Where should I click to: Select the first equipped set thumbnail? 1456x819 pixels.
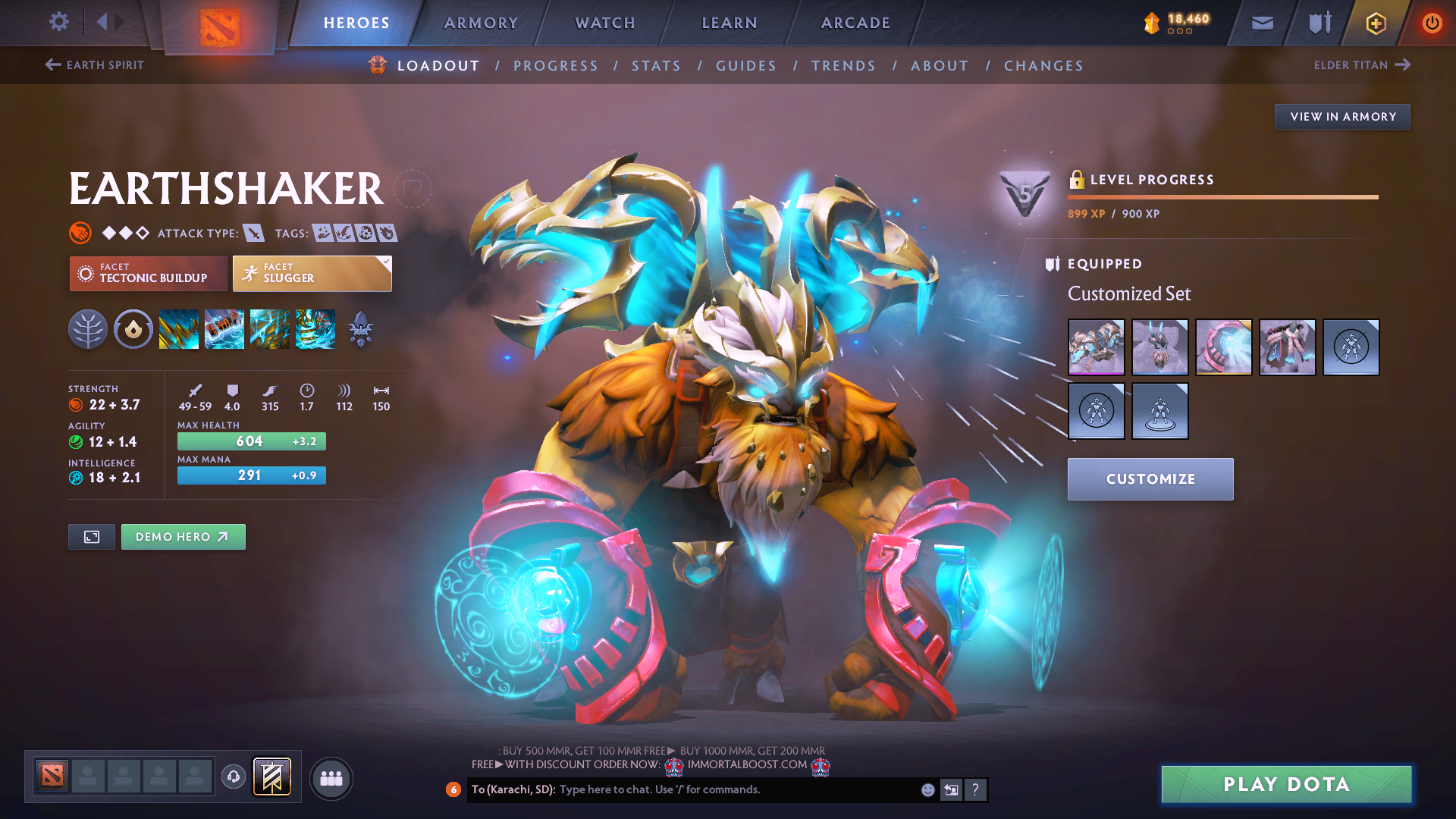pos(1097,347)
